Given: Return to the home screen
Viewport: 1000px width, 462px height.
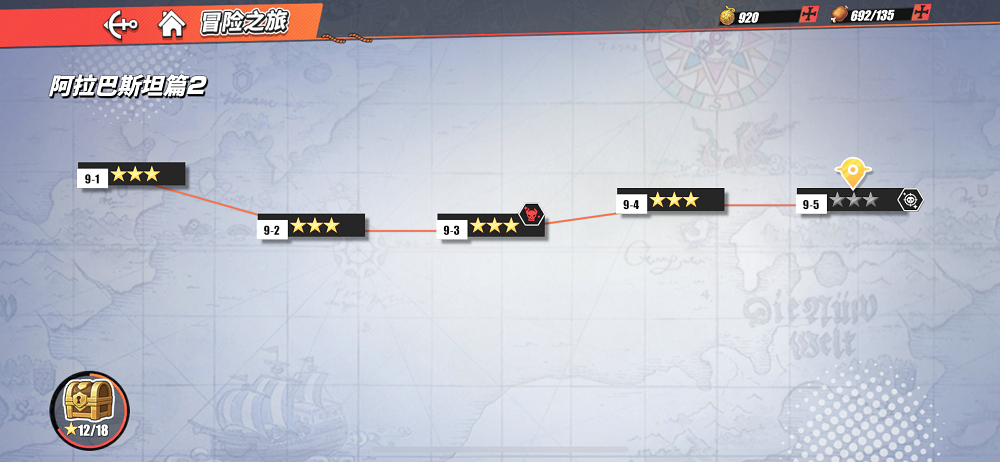Looking at the screenshot, I should [172, 23].
